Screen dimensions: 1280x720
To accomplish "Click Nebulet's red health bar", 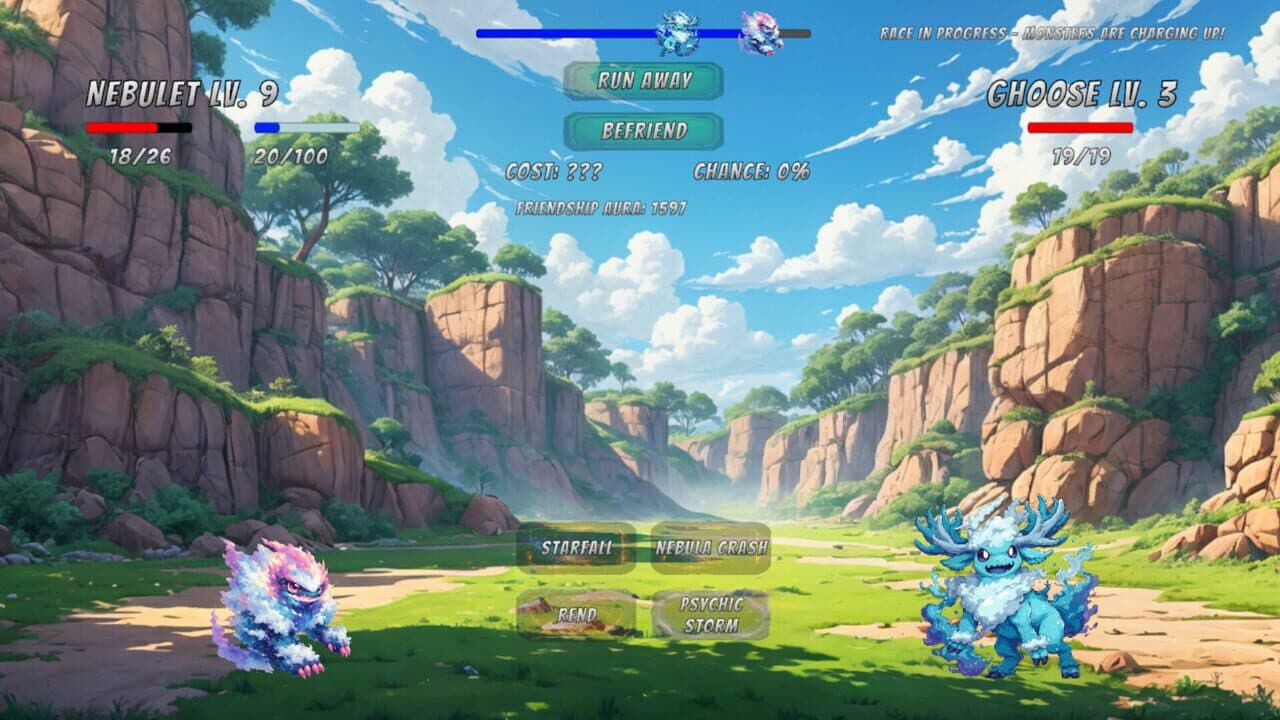I will (138, 128).
